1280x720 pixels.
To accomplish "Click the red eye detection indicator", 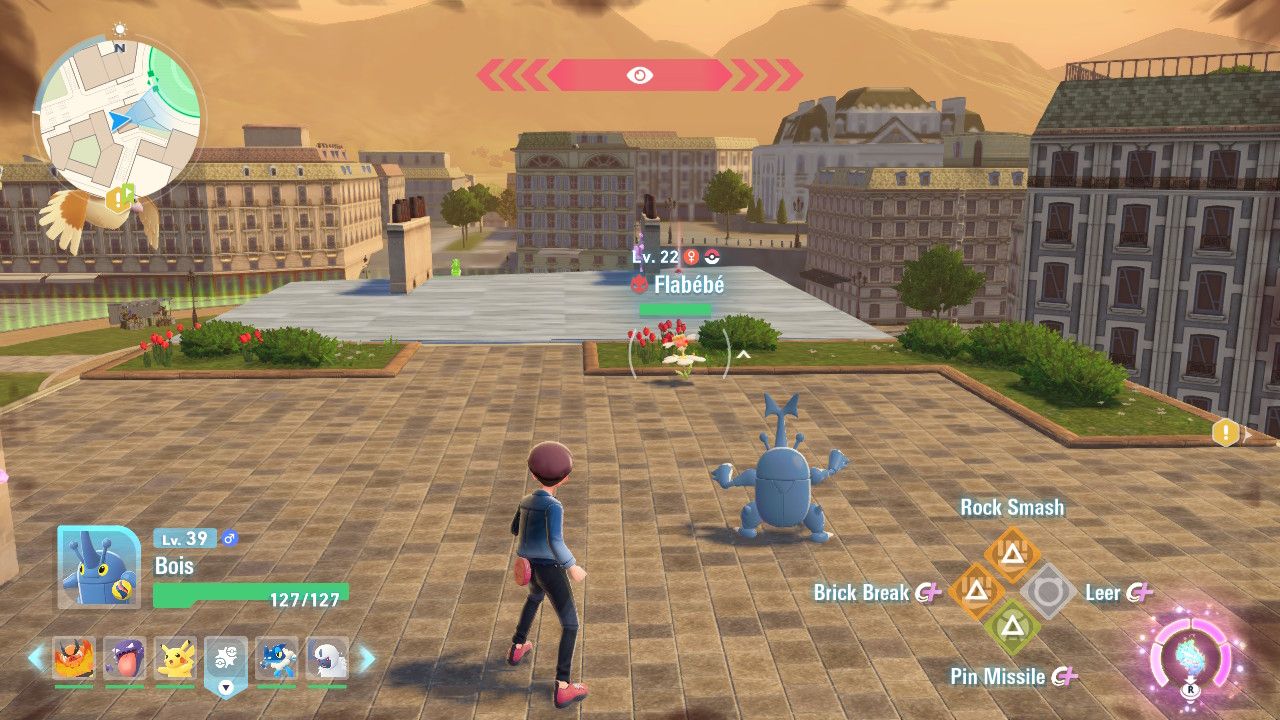I will click(x=639, y=75).
